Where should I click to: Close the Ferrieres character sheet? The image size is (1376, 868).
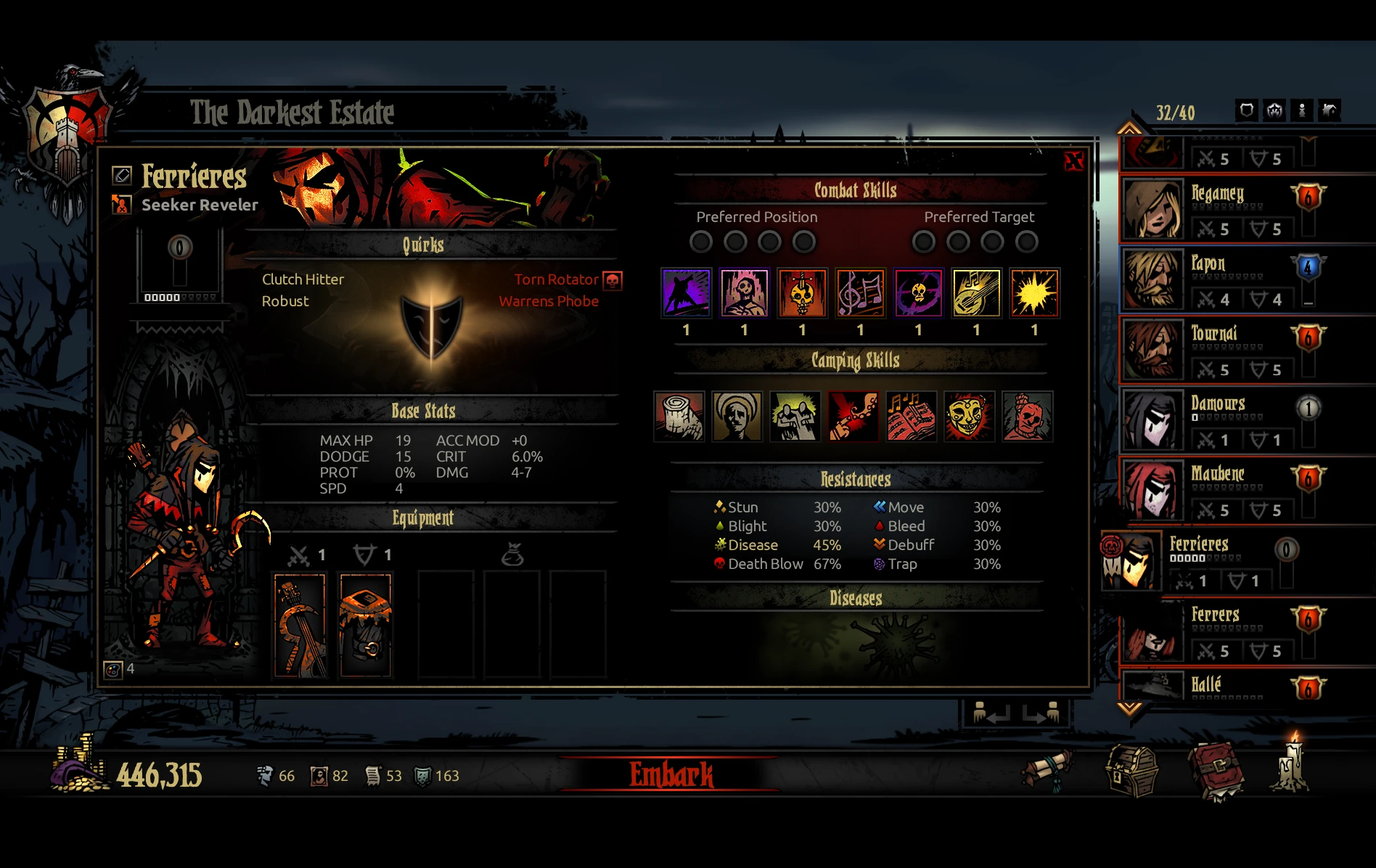[x=1073, y=161]
